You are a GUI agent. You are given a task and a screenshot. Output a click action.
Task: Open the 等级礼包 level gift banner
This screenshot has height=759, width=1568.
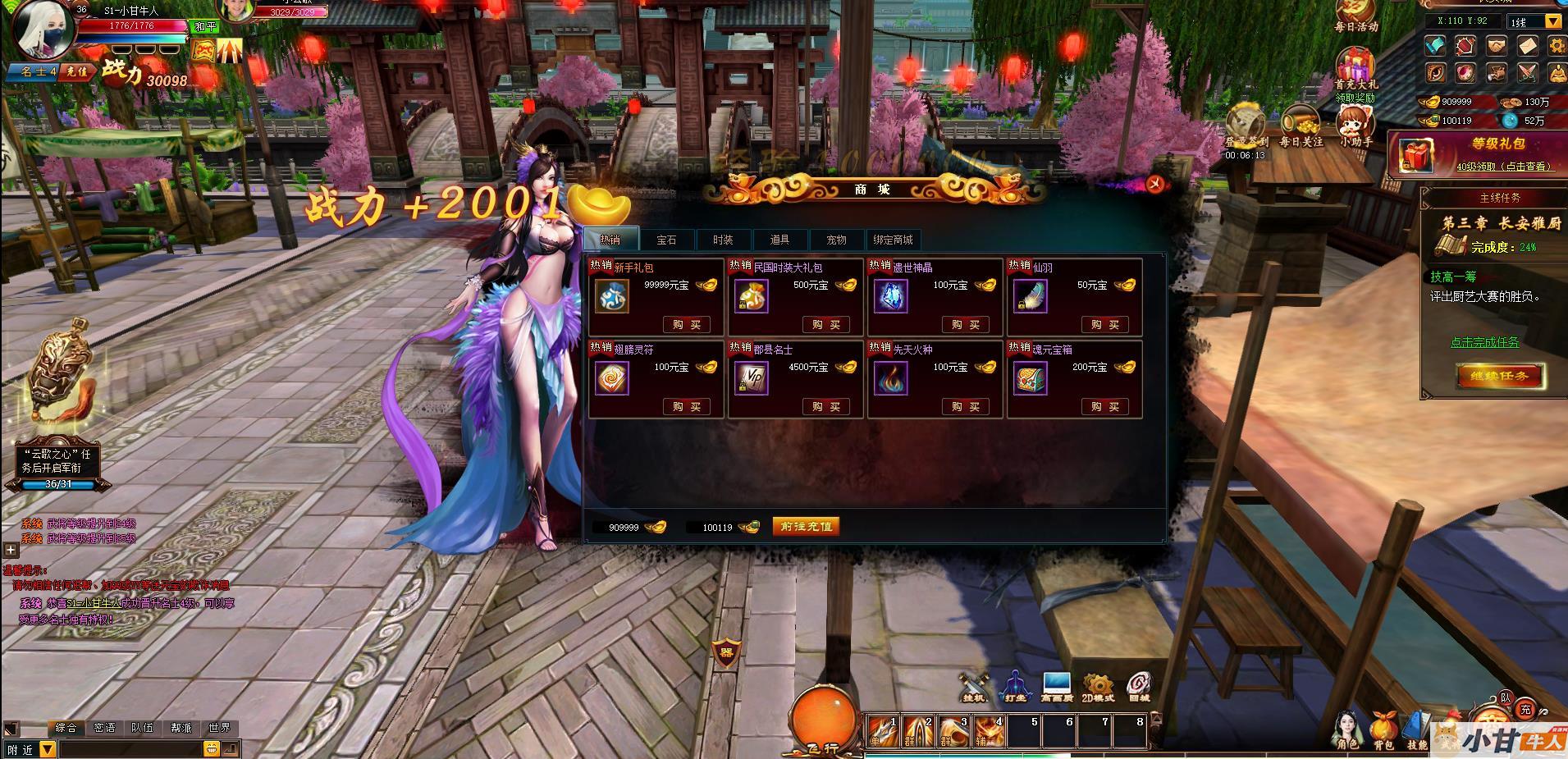pos(1477,154)
